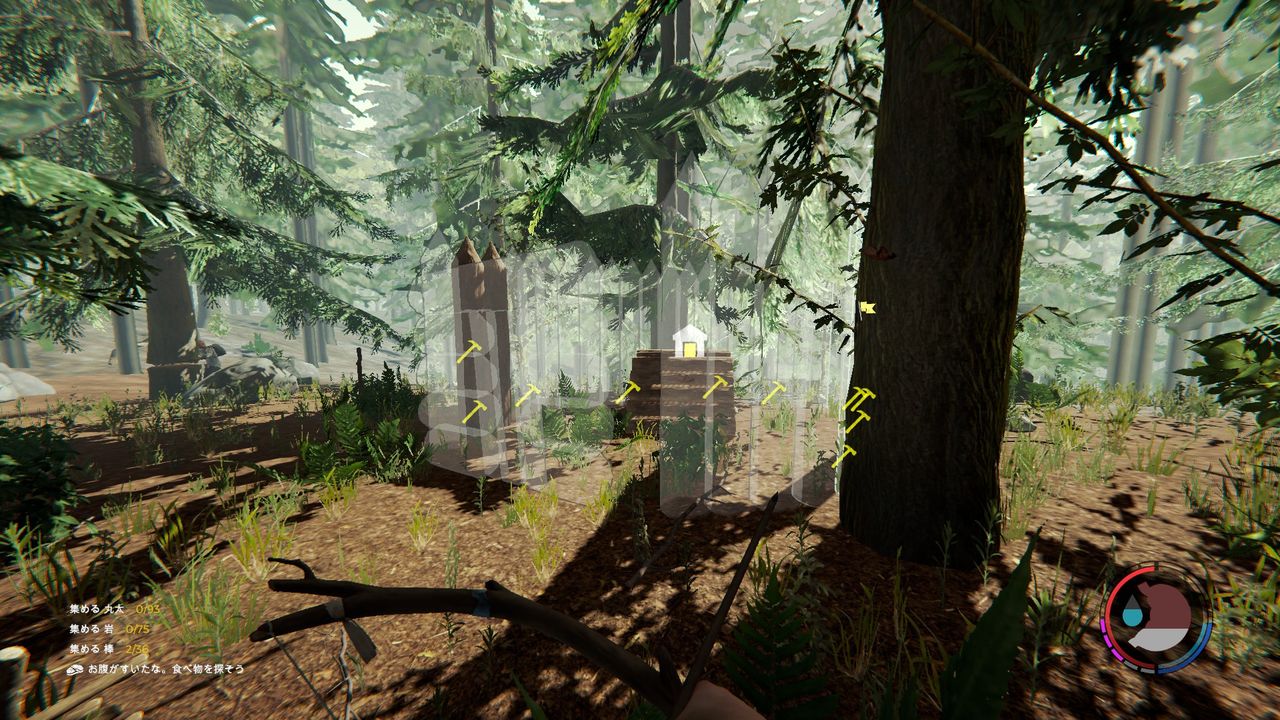This screenshot has height=720, width=1280.
Task: Click the leftmost hammer ghost marker to toggle building
Action: [x=468, y=352]
